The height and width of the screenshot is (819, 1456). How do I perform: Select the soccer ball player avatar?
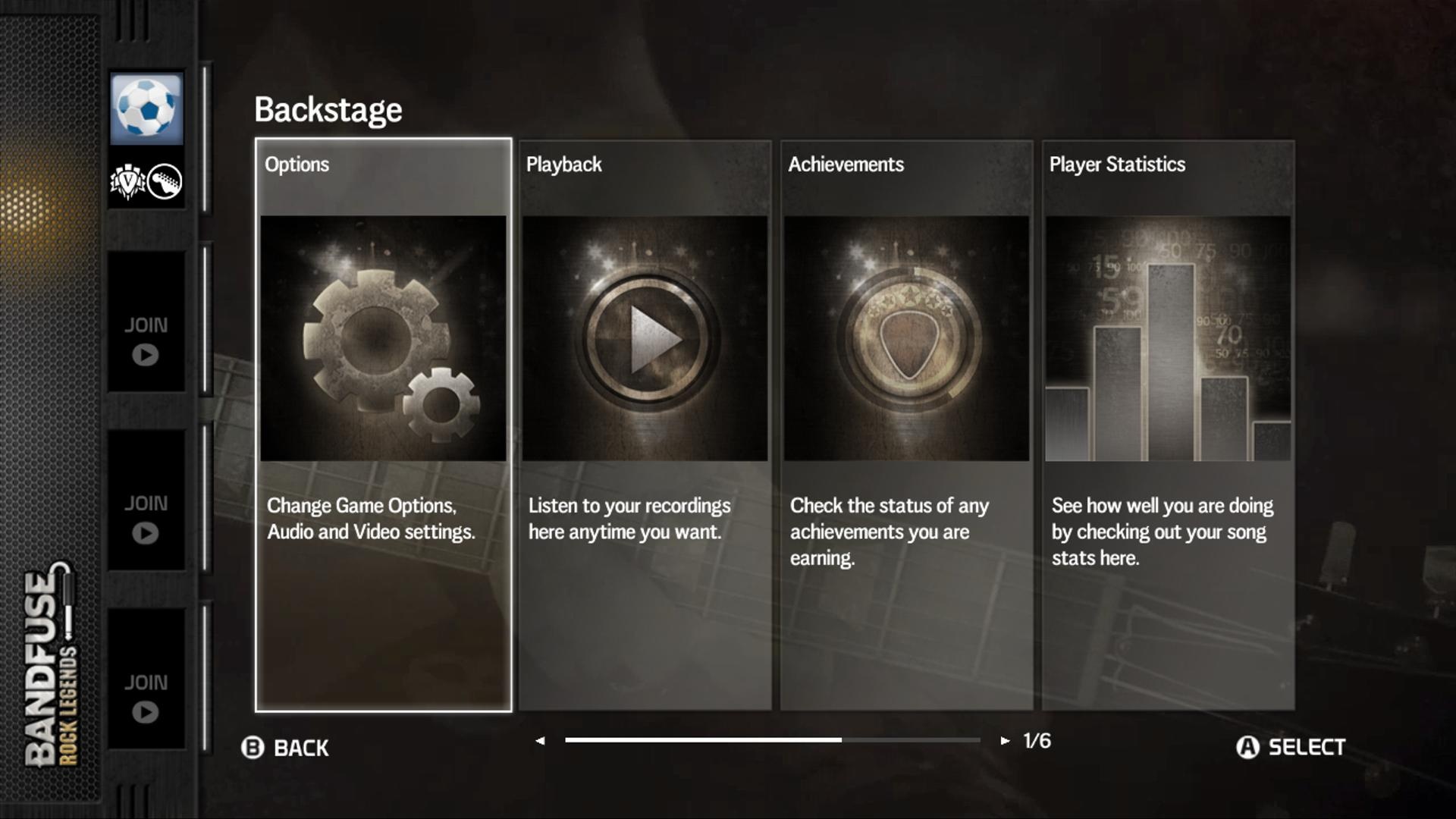click(x=146, y=109)
